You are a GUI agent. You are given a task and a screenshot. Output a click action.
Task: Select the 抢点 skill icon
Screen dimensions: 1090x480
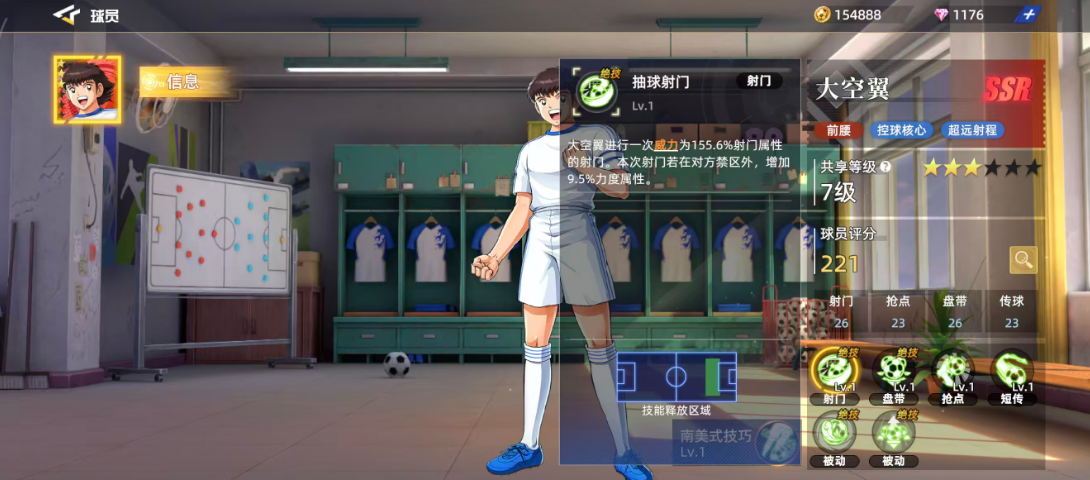952,372
